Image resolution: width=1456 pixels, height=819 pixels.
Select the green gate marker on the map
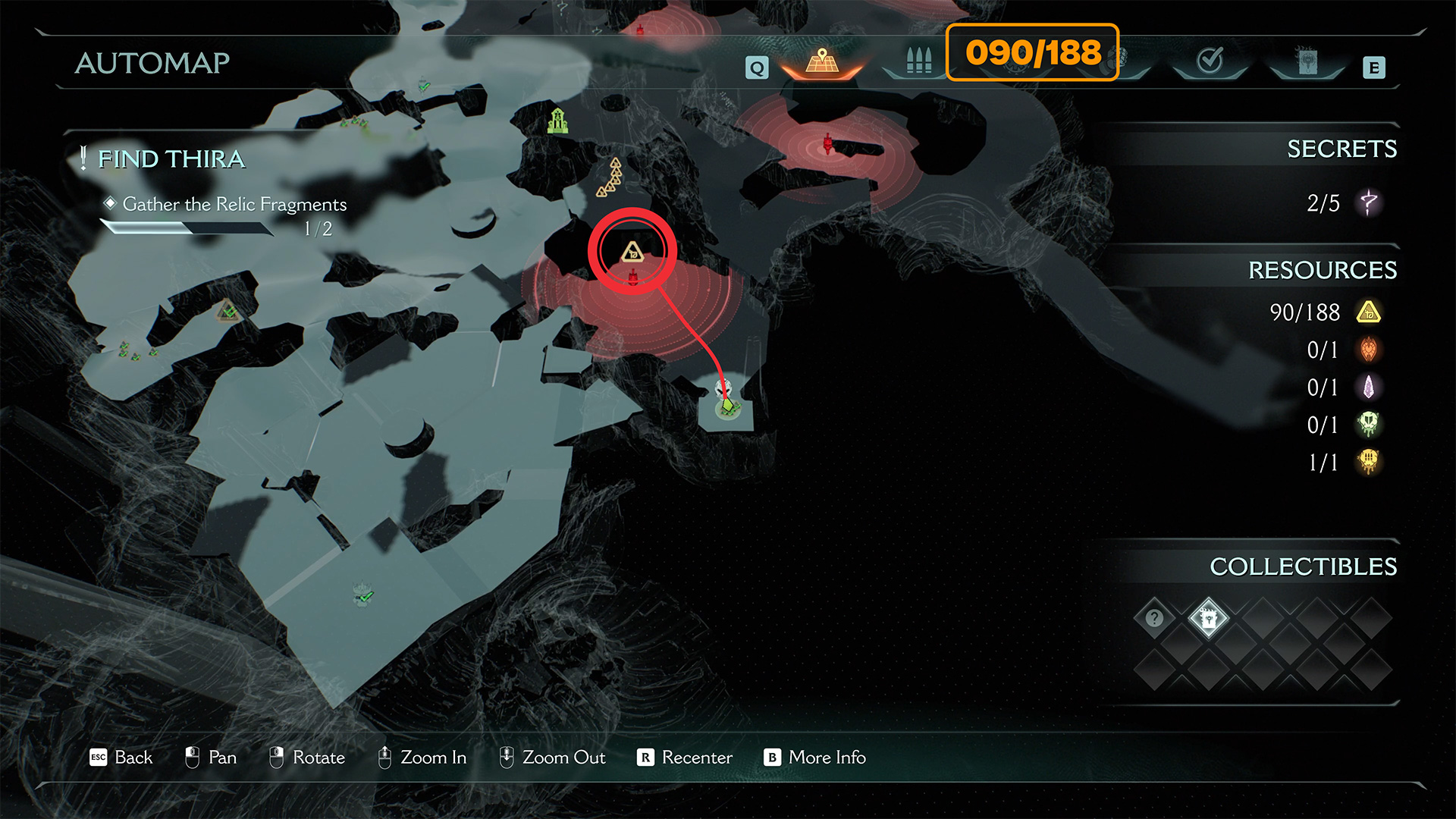click(558, 121)
